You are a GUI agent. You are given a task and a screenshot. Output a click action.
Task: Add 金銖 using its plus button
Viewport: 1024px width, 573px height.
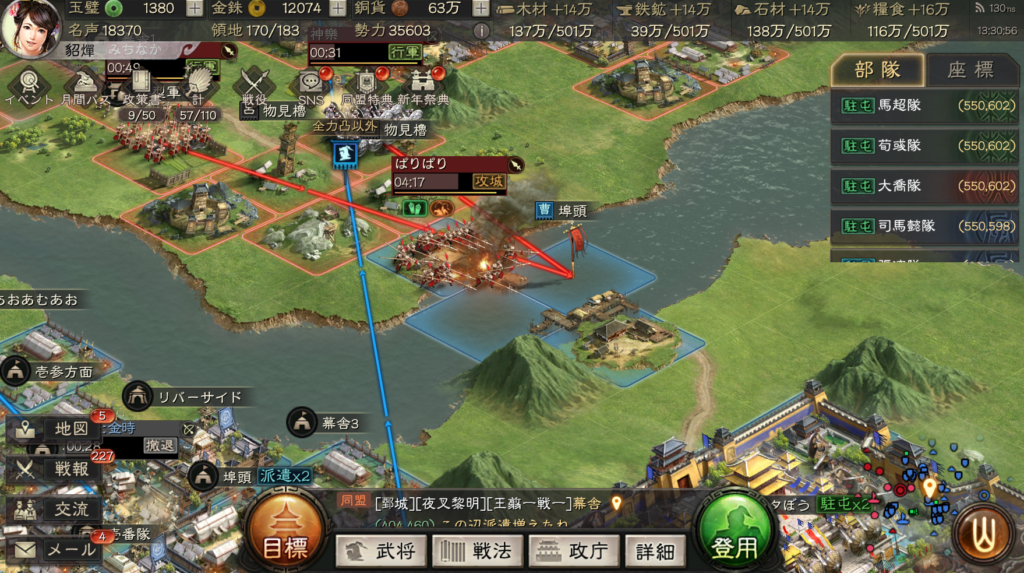pyautogui.click(x=338, y=9)
